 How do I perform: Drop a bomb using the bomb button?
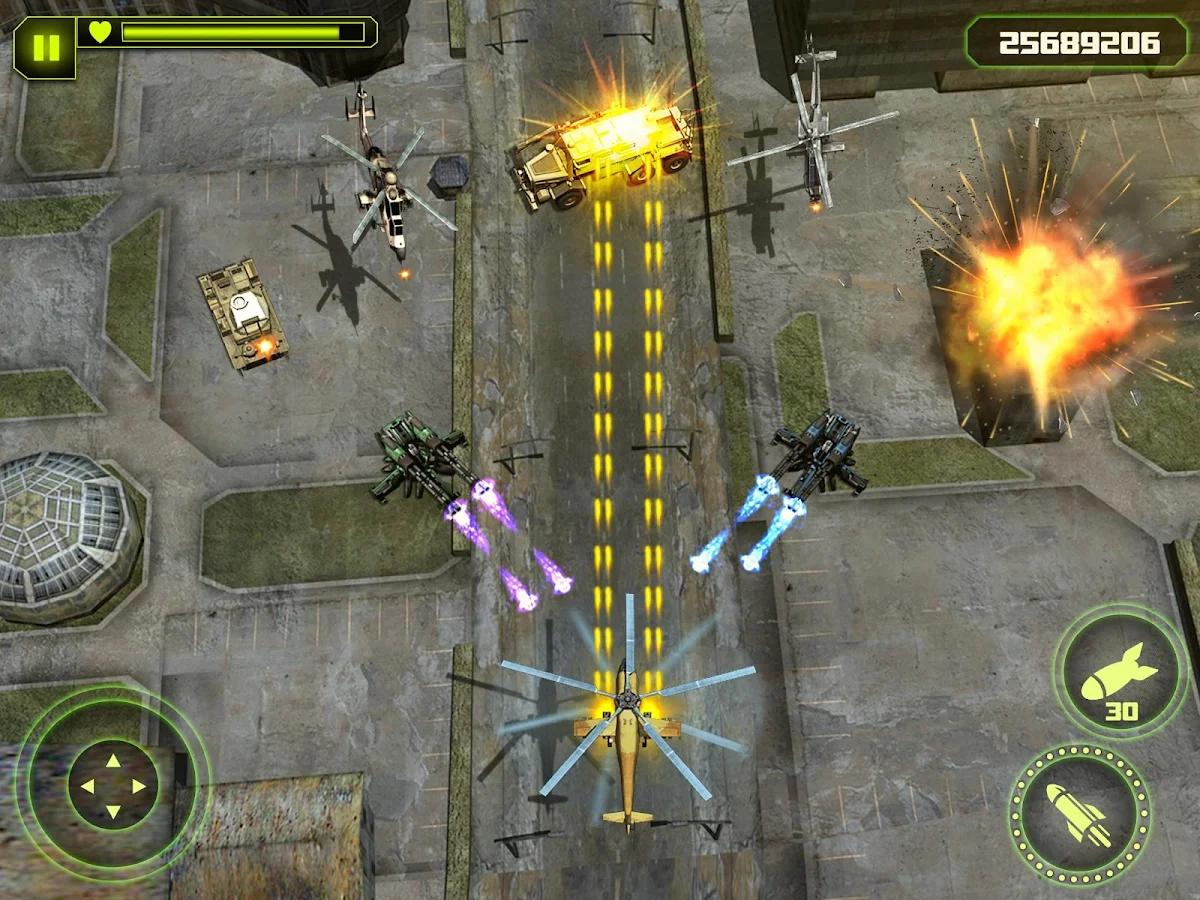point(1120,672)
